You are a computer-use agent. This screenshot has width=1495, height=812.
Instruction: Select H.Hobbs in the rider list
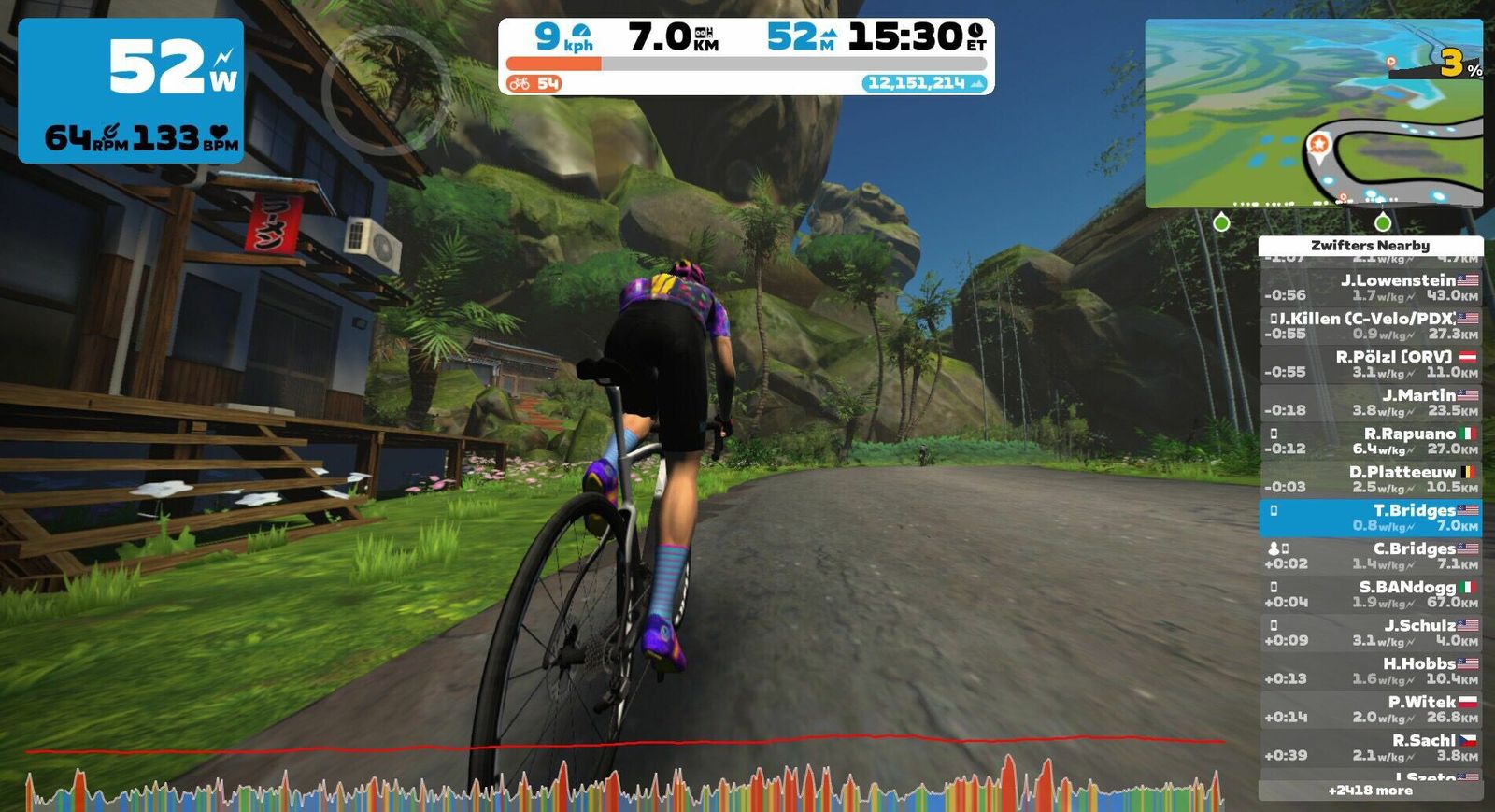click(x=1371, y=671)
